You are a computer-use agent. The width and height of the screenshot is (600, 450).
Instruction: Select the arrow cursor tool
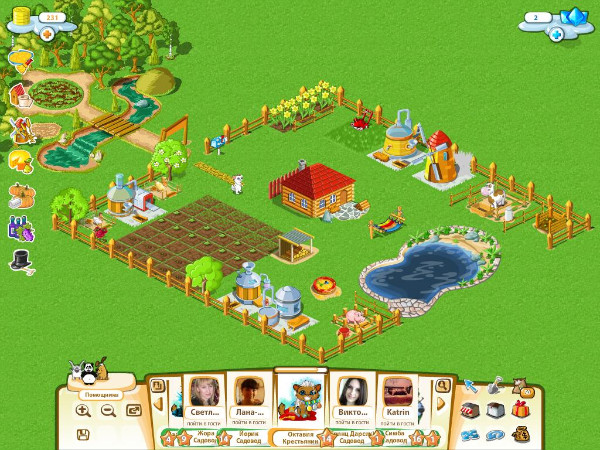click(x=469, y=386)
